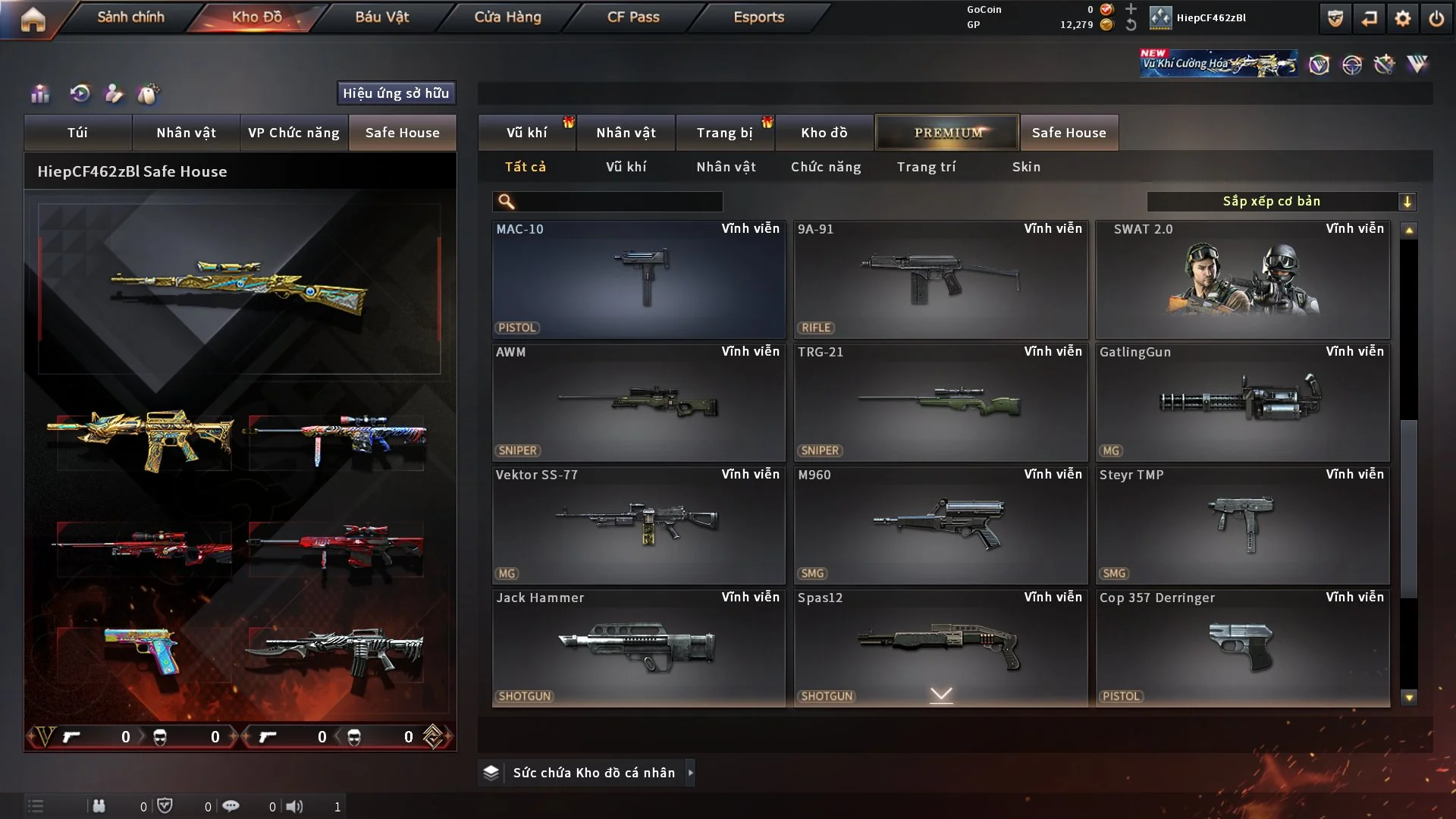Image resolution: width=1456 pixels, height=819 pixels.
Task: Select the SWAT 2.0 character item
Action: tap(1242, 279)
